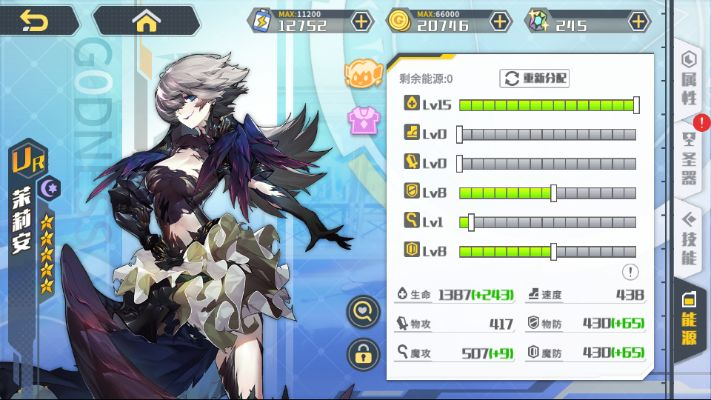
Task: Open the pink costume shirt icon
Action: (360, 121)
